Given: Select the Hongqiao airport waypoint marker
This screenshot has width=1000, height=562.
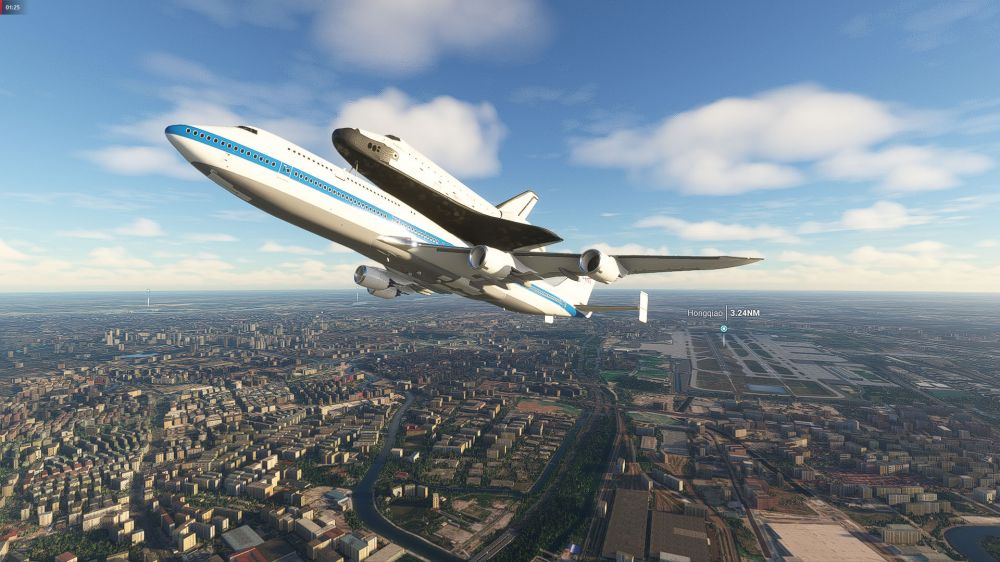Looking at the screenshot, I should pos(723,328).
